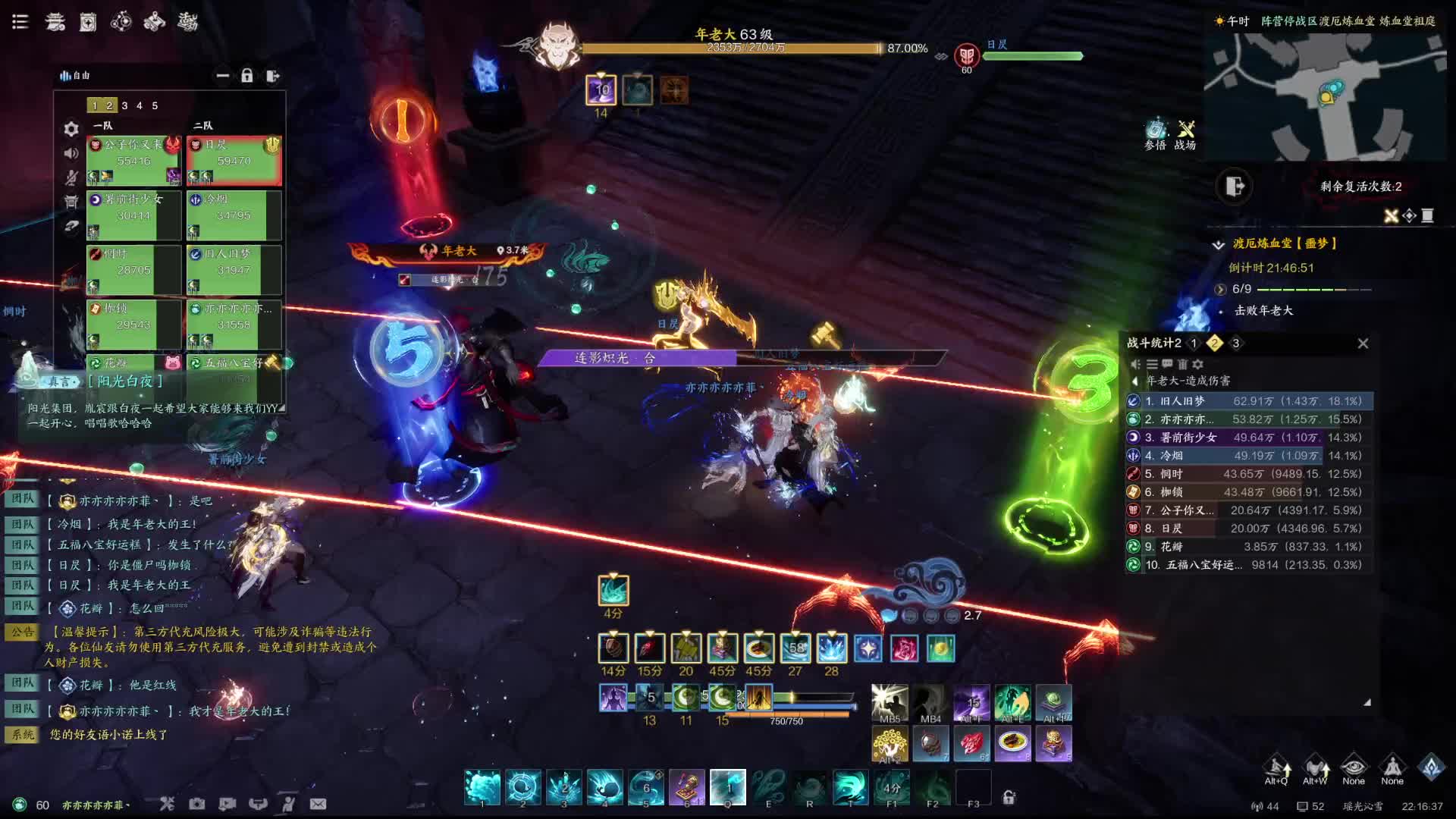Select party member 暑前街少女's frame
This screenshot has height=819, width=1456.
133,215
